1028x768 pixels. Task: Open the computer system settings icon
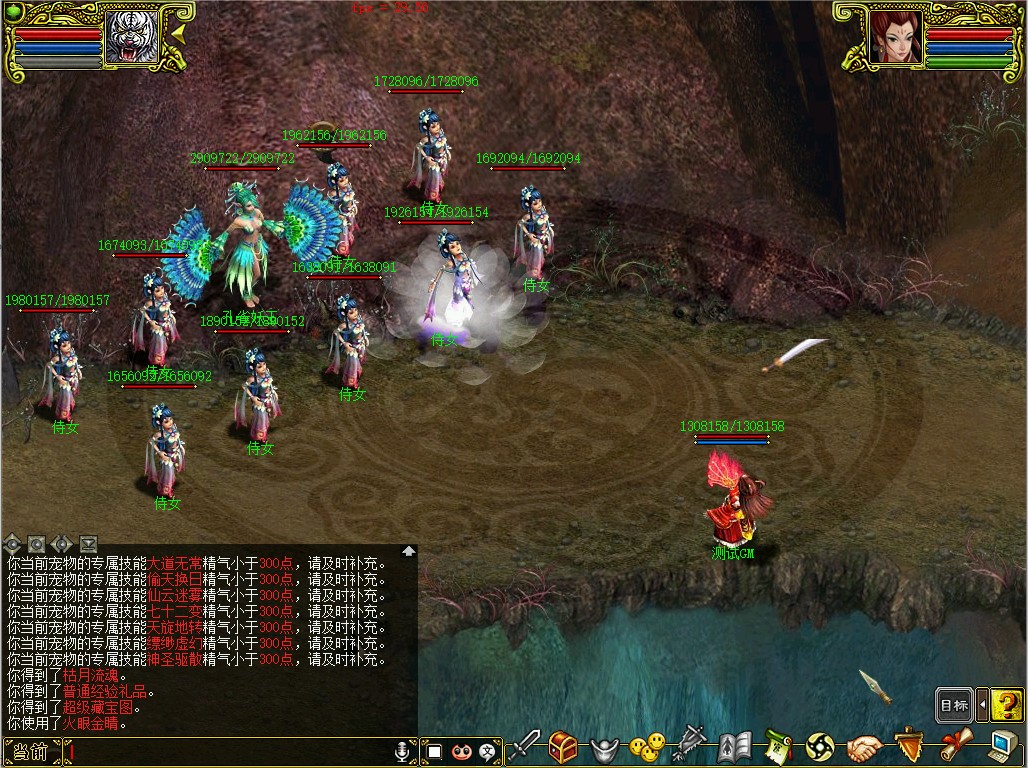[1000, 746]
